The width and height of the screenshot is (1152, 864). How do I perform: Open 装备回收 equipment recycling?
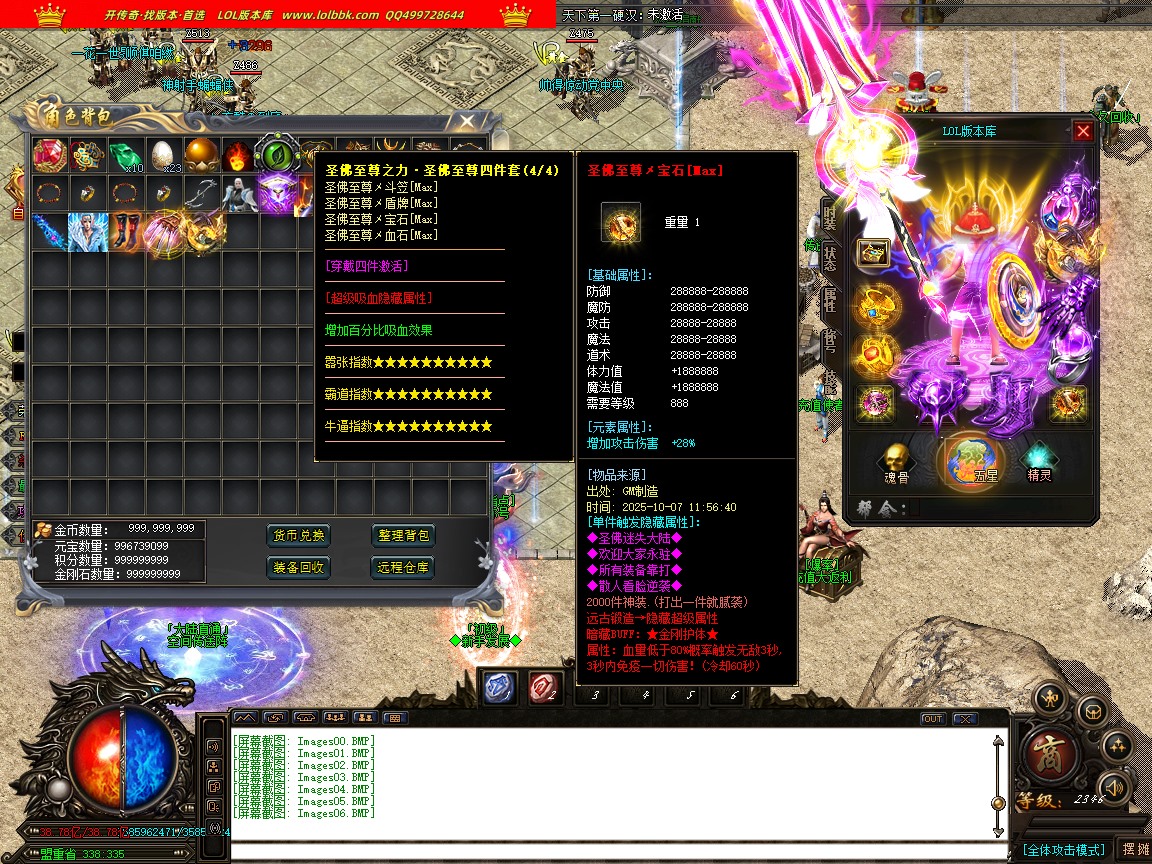click(299, 567)
